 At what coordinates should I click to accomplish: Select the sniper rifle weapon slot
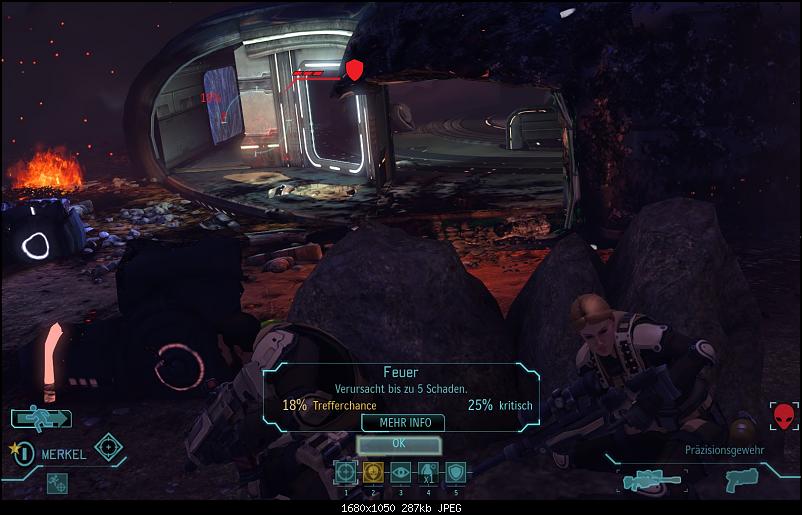point(652,481)
